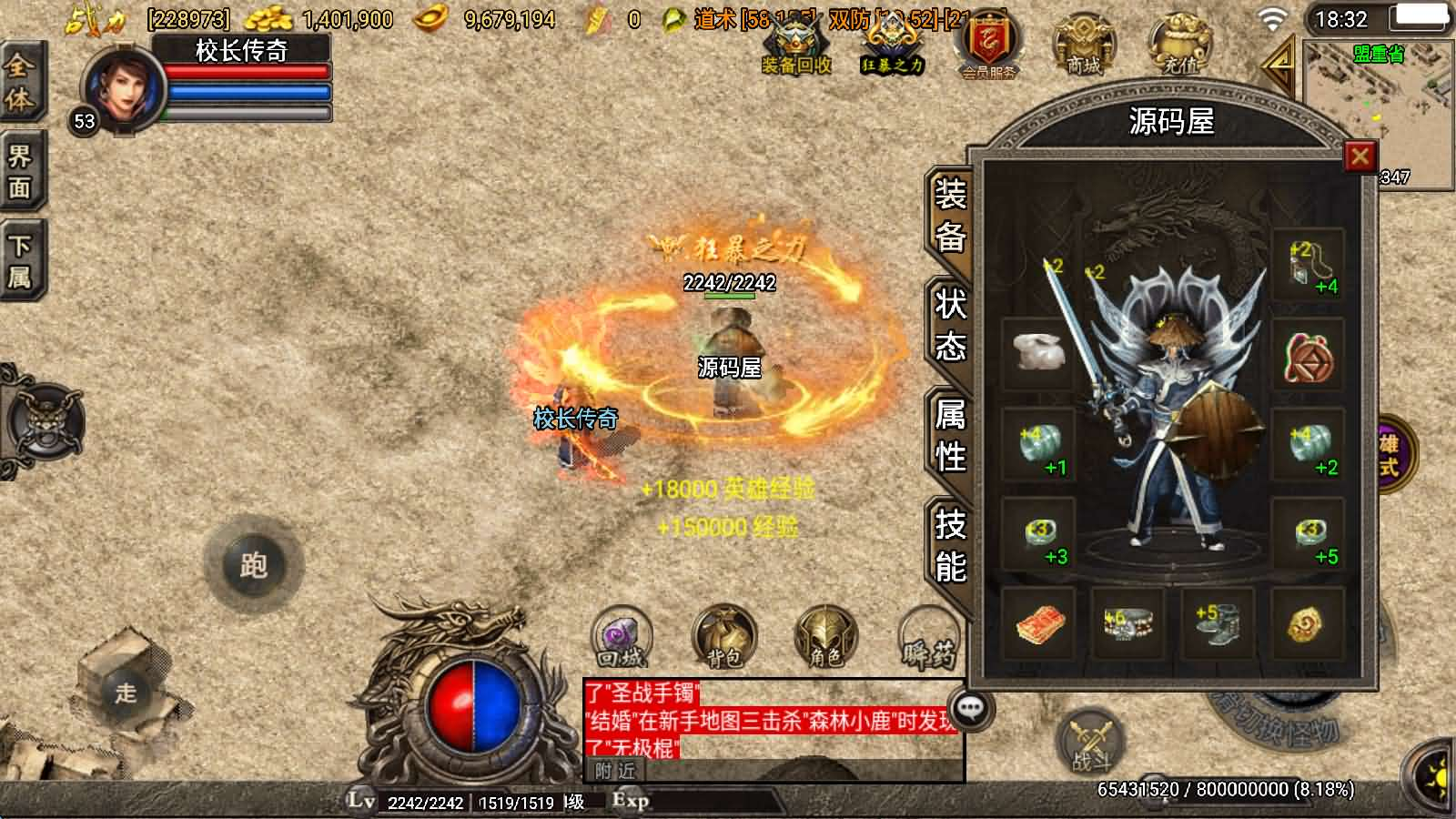Activate the 狂暴之力 top icon
Screen dimensions: 1456x819
pos(892,46)
